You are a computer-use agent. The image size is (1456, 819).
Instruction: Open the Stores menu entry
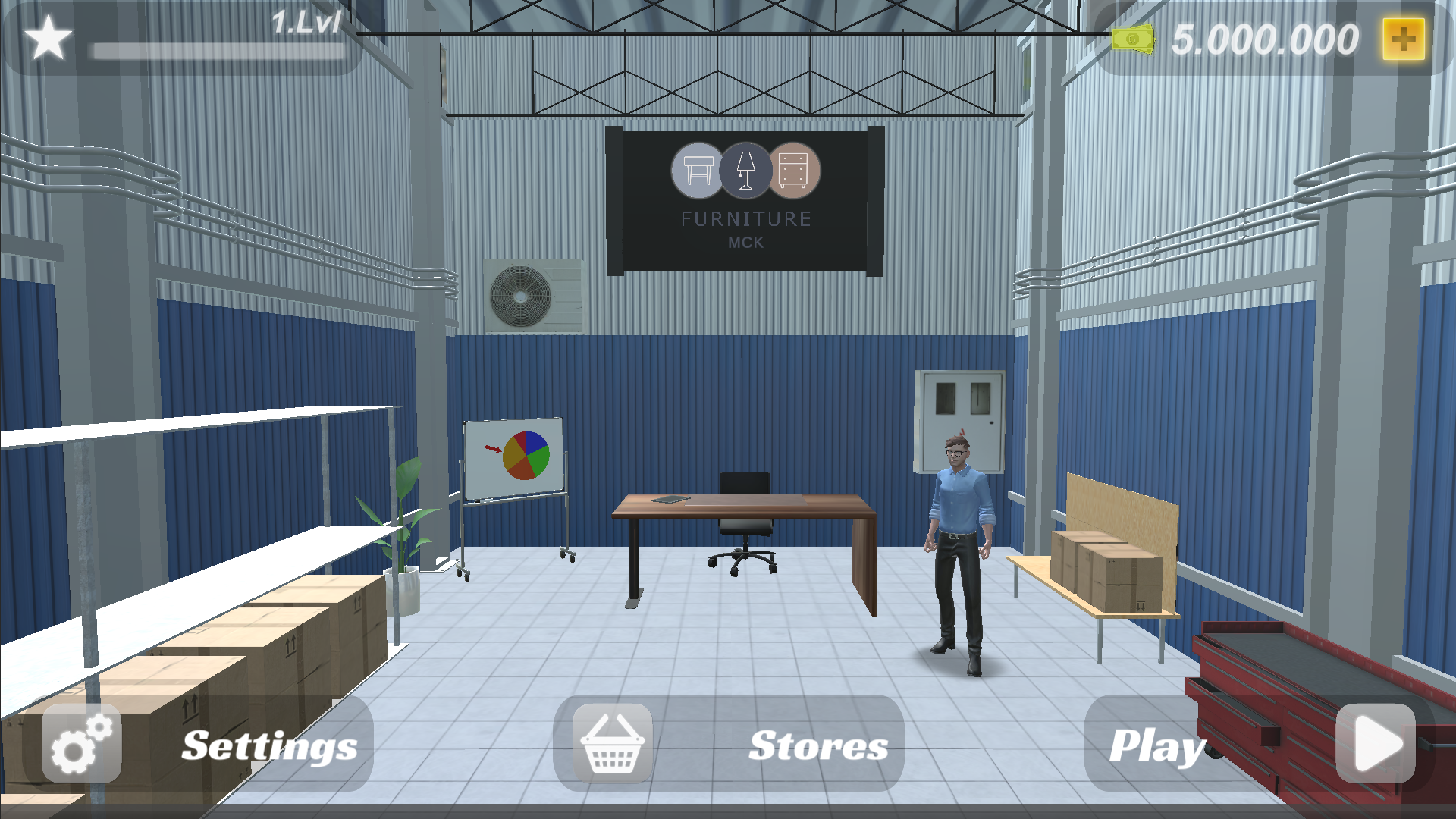point(817,746)
